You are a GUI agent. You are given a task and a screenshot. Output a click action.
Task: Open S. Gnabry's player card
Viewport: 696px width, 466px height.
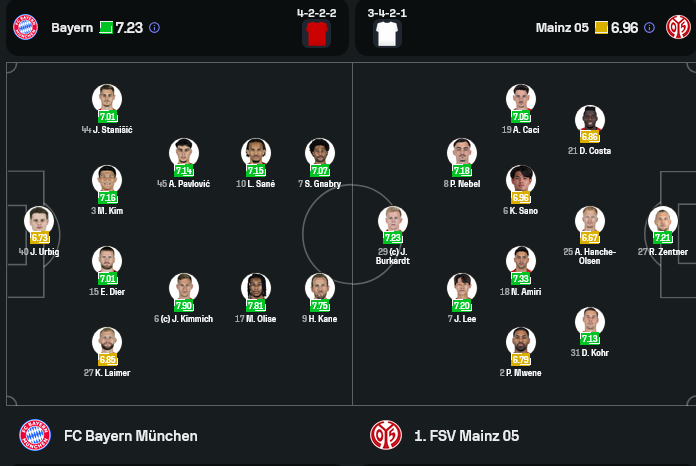tap(320, 153)
